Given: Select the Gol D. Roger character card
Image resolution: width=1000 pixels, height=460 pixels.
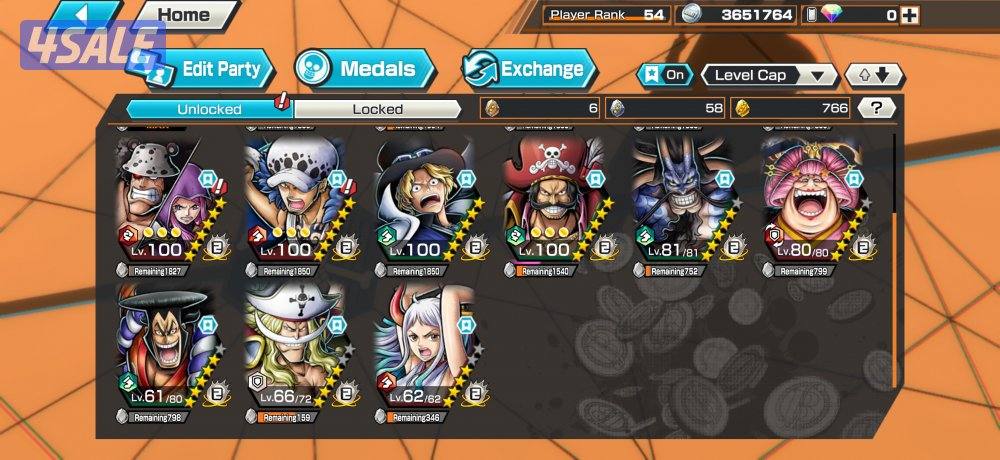Looking at the screenshot, I should (x=552, y=198).
